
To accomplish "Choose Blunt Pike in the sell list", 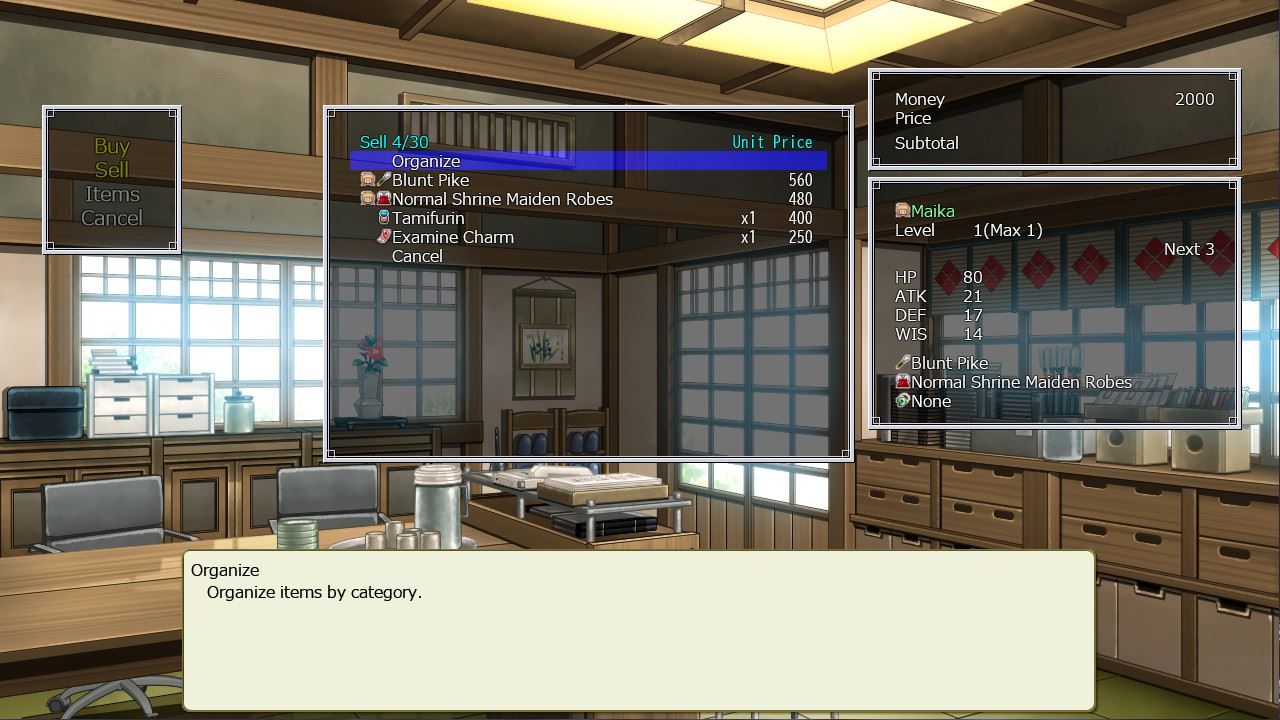I will [x=430, y=180].
